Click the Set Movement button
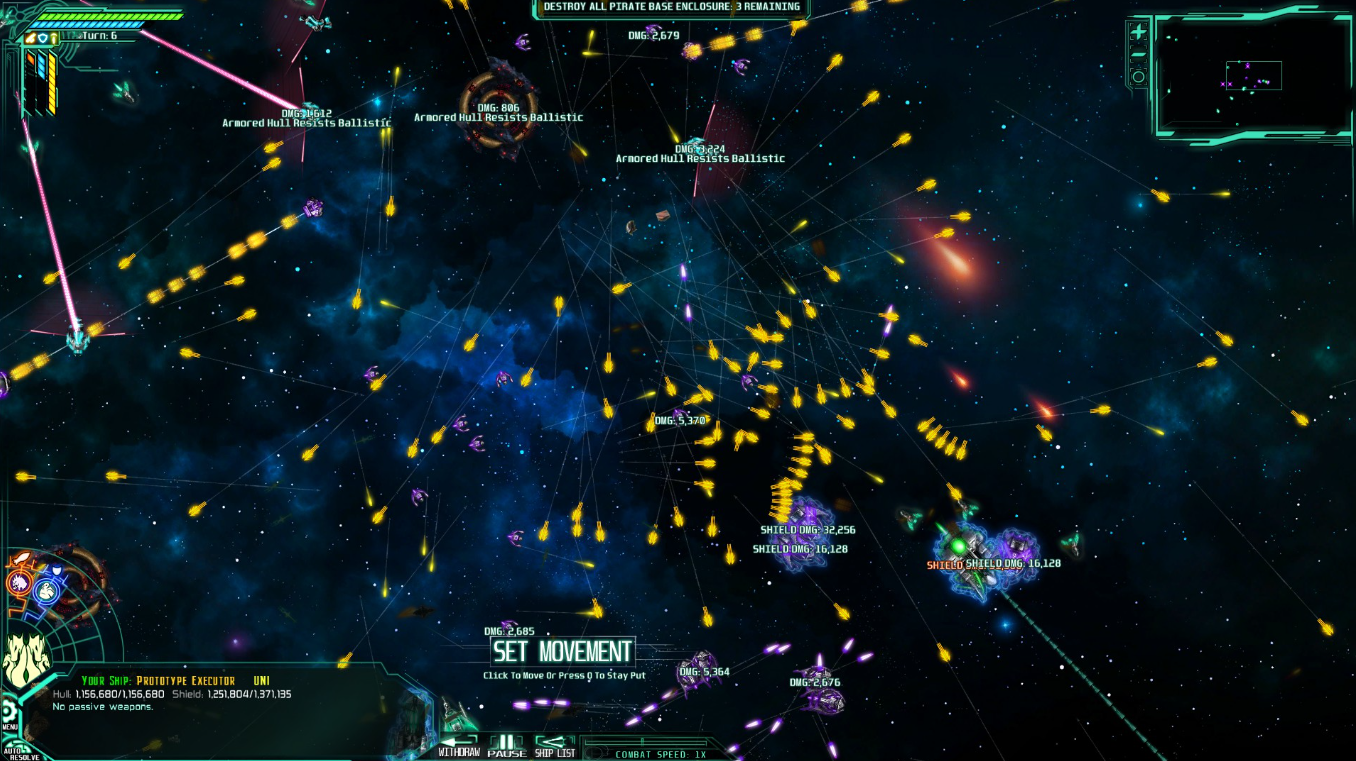This screenshot has height=761, width=1356. (561, 651)
